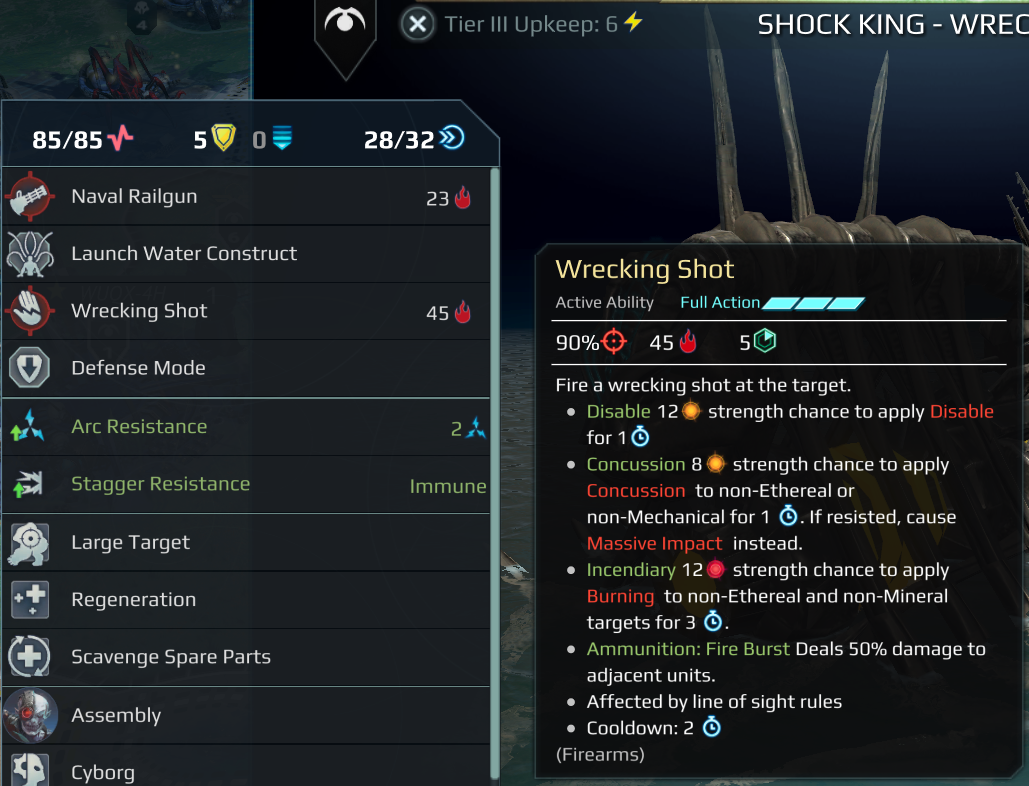Viewport: 1029px width, 786px height.
Task: Click the unit banner emblem at top
Action: click(345, 24)
